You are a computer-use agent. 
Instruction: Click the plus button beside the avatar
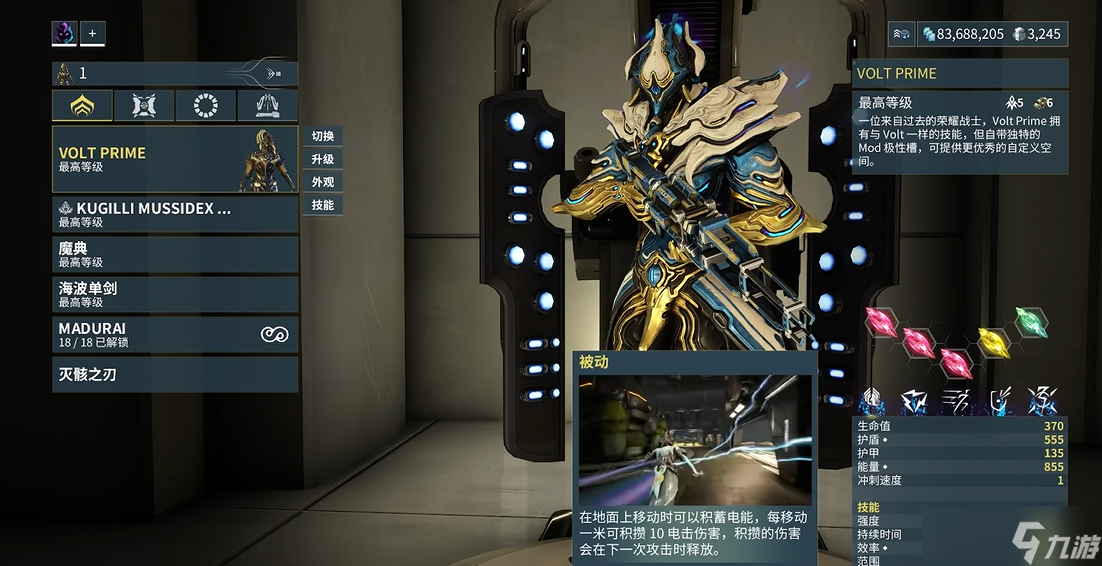click(92, 33)
